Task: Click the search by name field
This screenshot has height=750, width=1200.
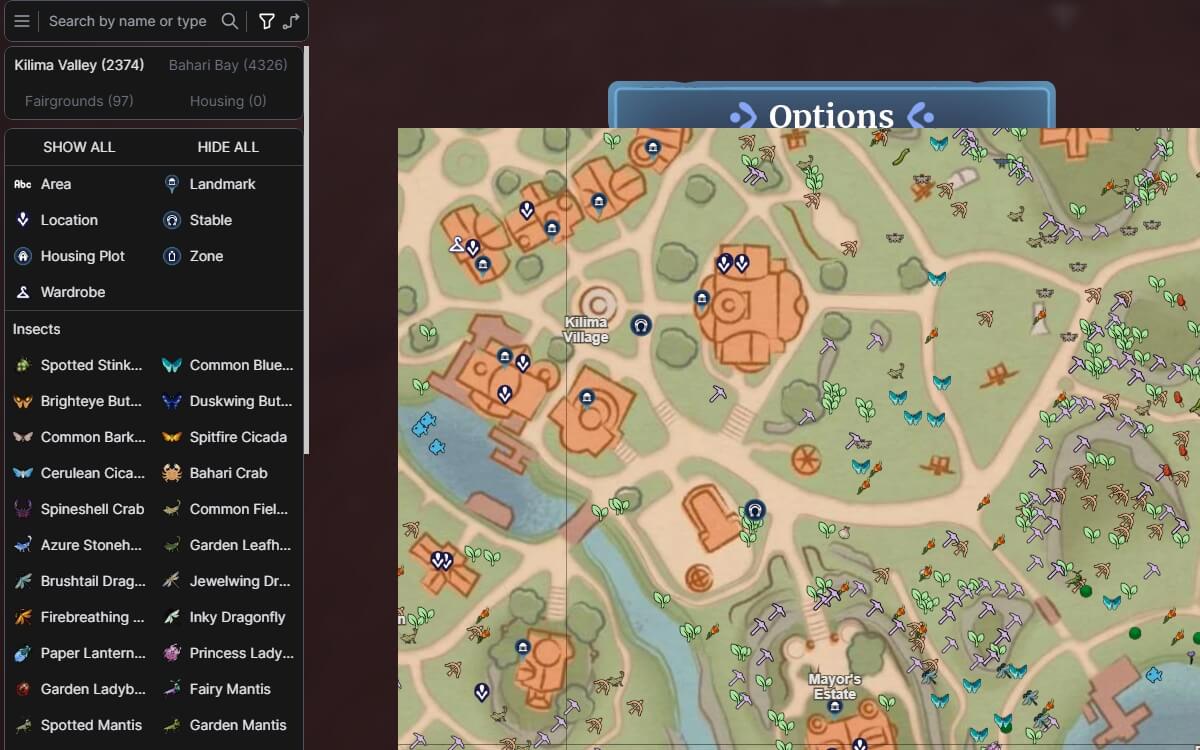Action: click(128, 21)
